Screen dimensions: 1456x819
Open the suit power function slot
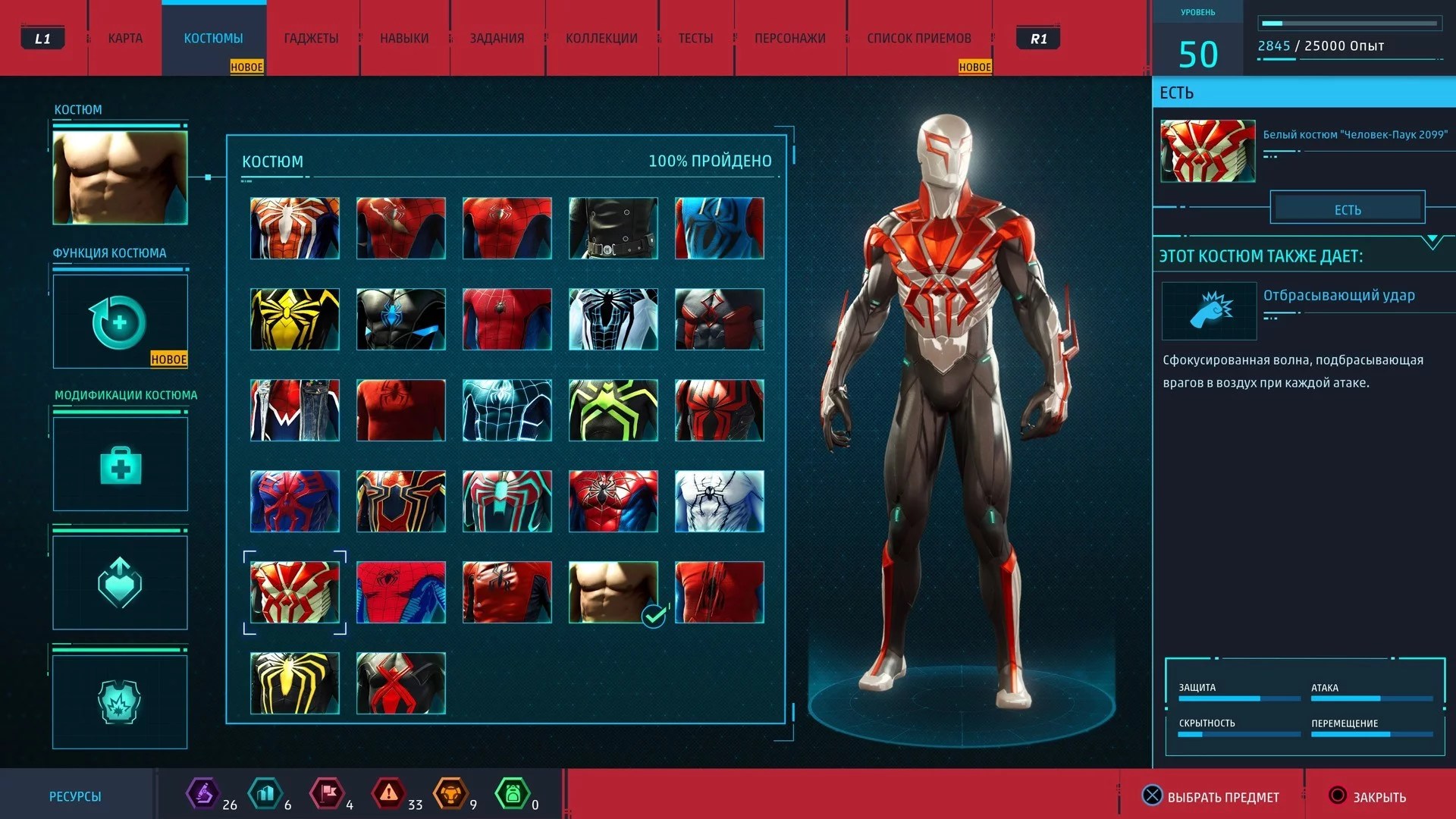click(x=120, y=322)
